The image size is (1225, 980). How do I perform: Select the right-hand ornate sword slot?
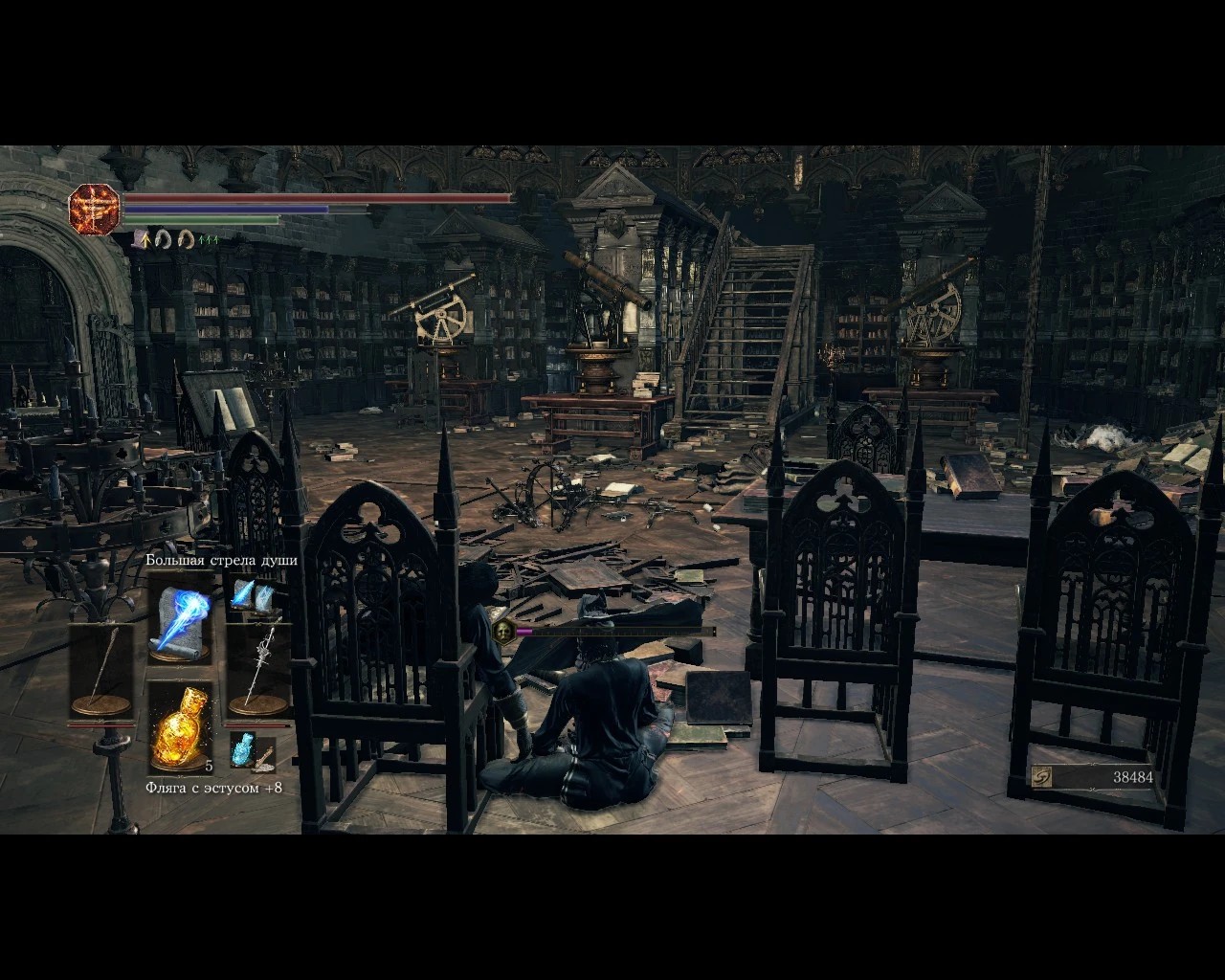(258, 672)
